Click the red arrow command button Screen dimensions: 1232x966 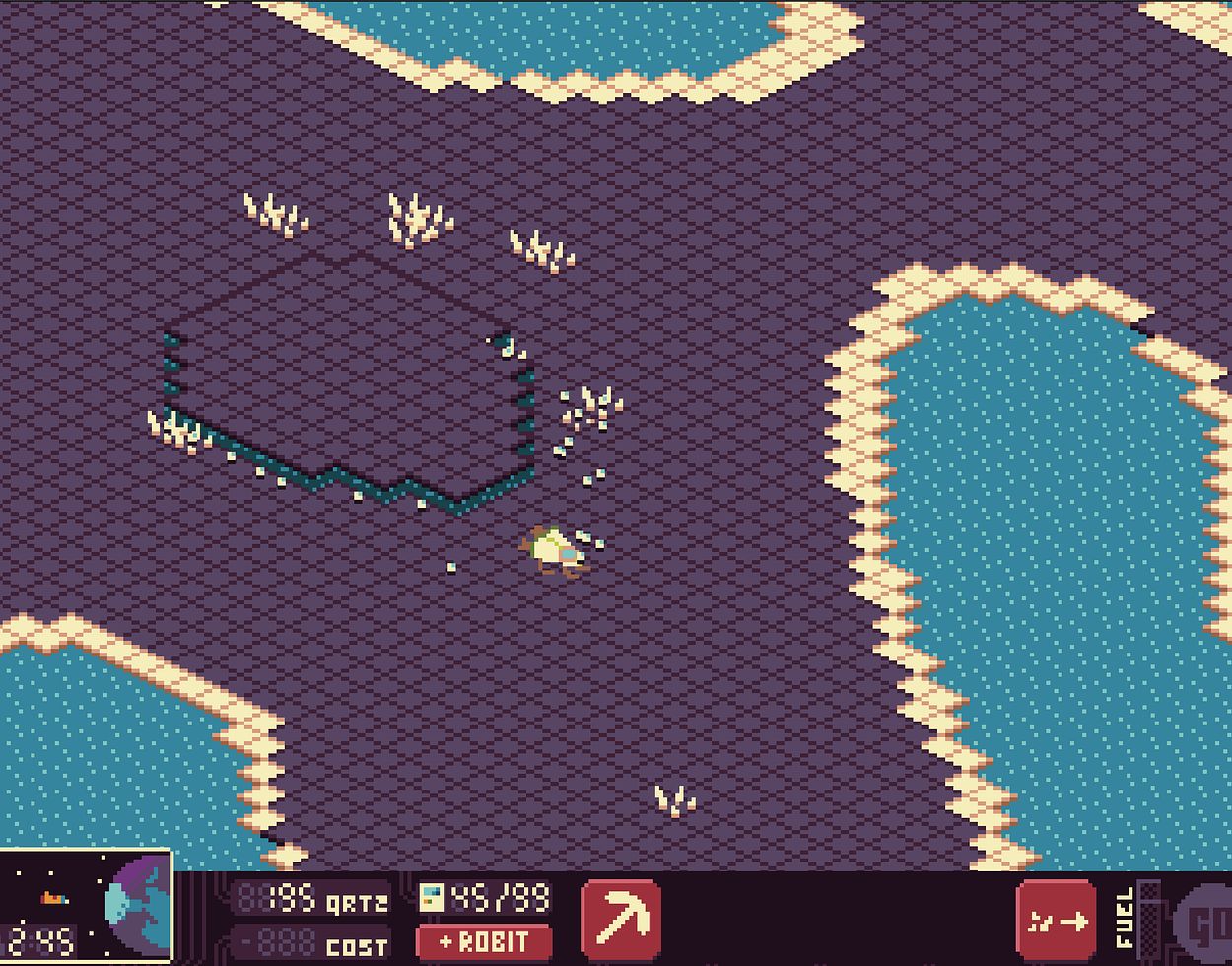point(1056,921)
